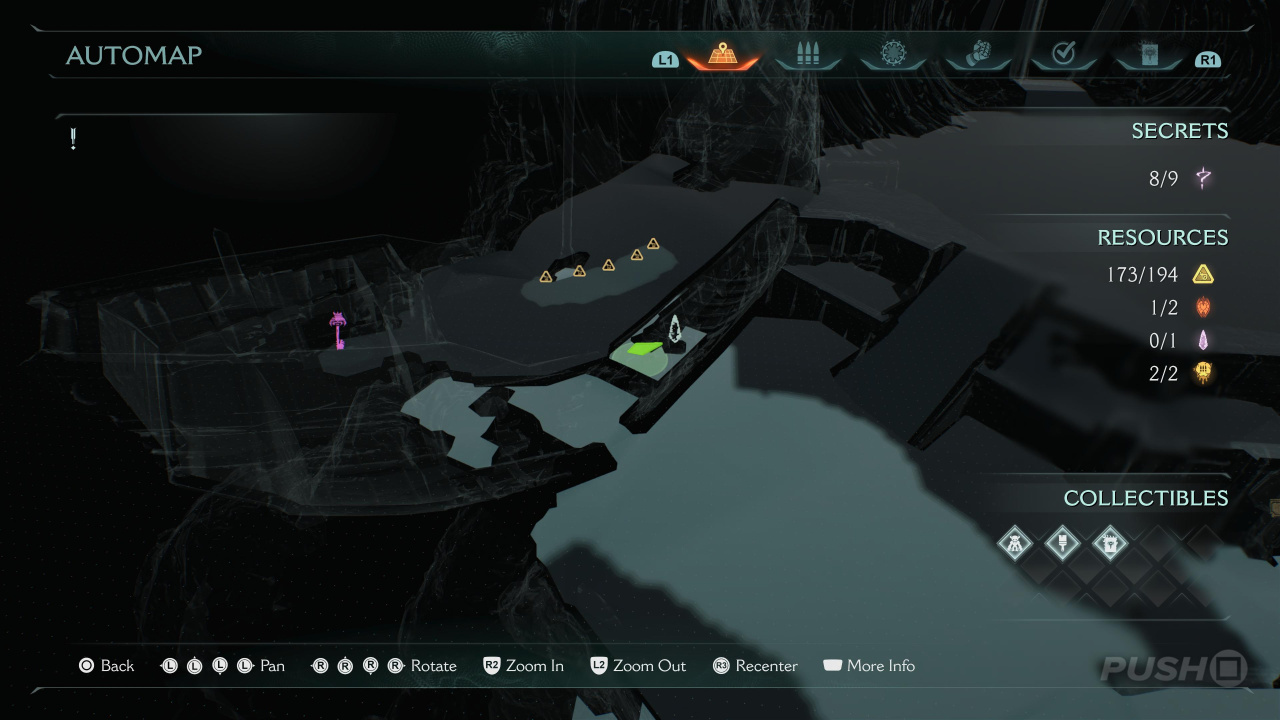The width and height of the screenshot is (1280, 720).
Task: Open the spiked rune circle tab
Action: pyautogui.click(x=893, y=54)
